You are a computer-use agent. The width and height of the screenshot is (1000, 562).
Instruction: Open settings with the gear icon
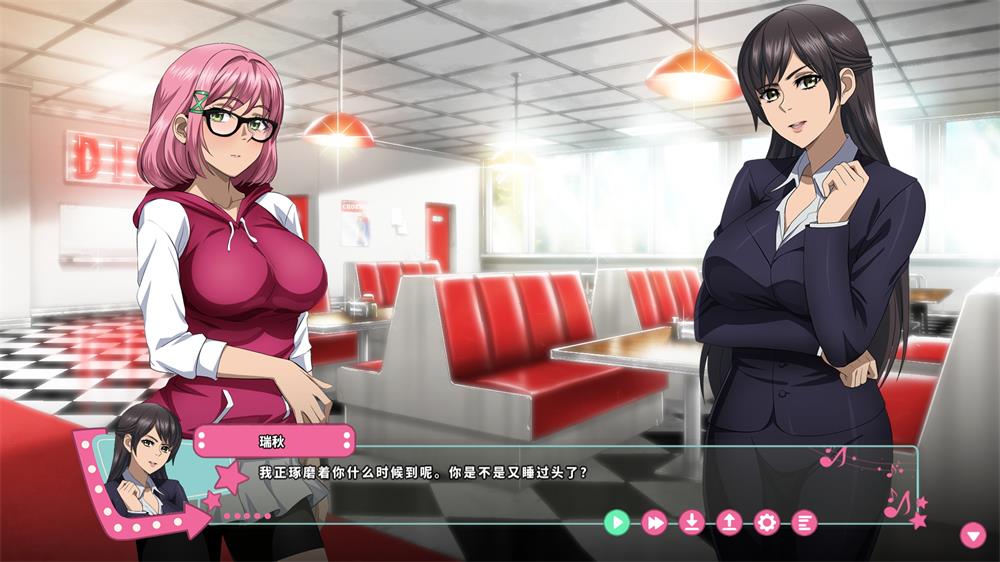pyautogui.click(x=767, y=521)
